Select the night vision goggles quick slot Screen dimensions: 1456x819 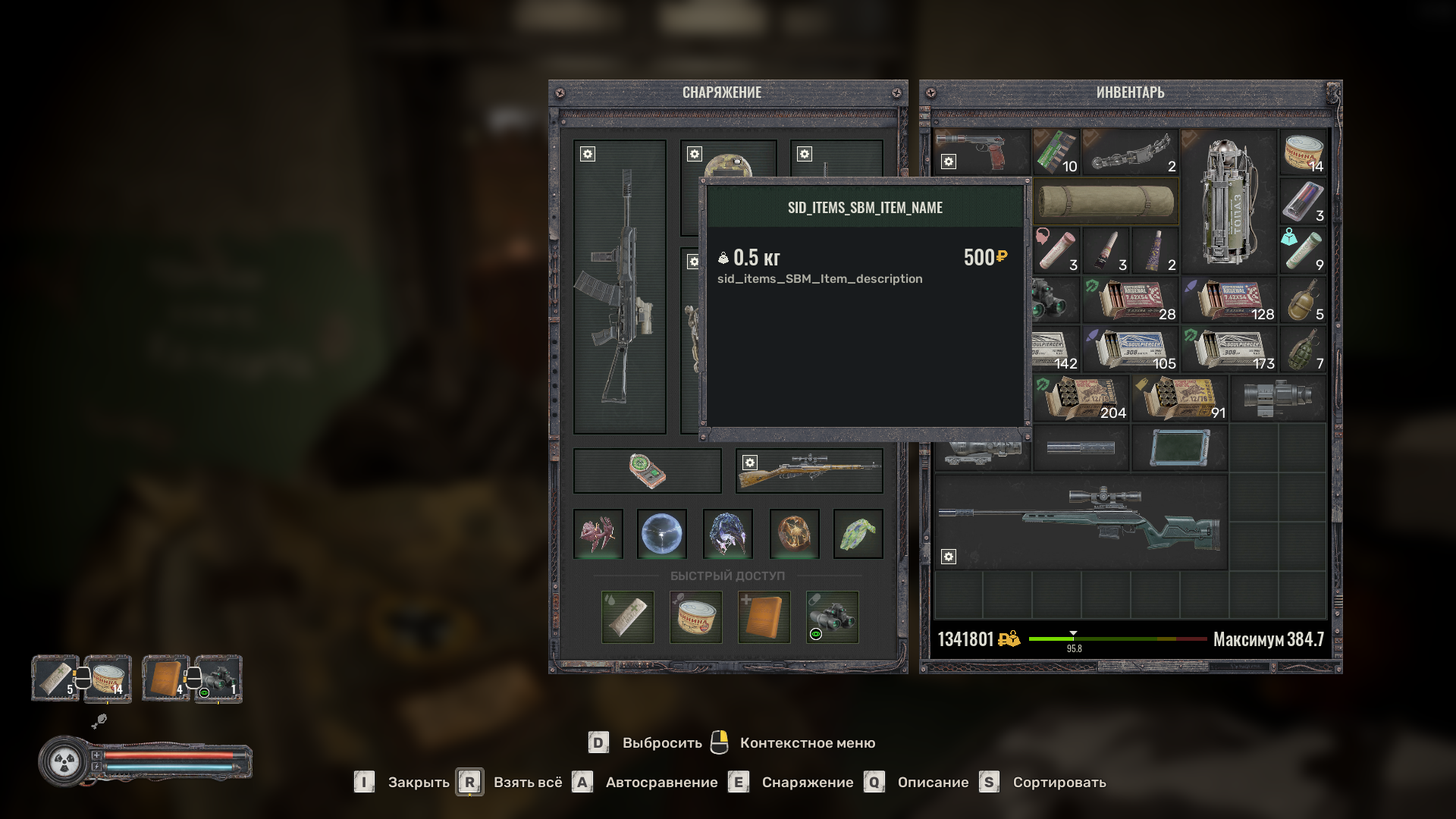[832, 617]
